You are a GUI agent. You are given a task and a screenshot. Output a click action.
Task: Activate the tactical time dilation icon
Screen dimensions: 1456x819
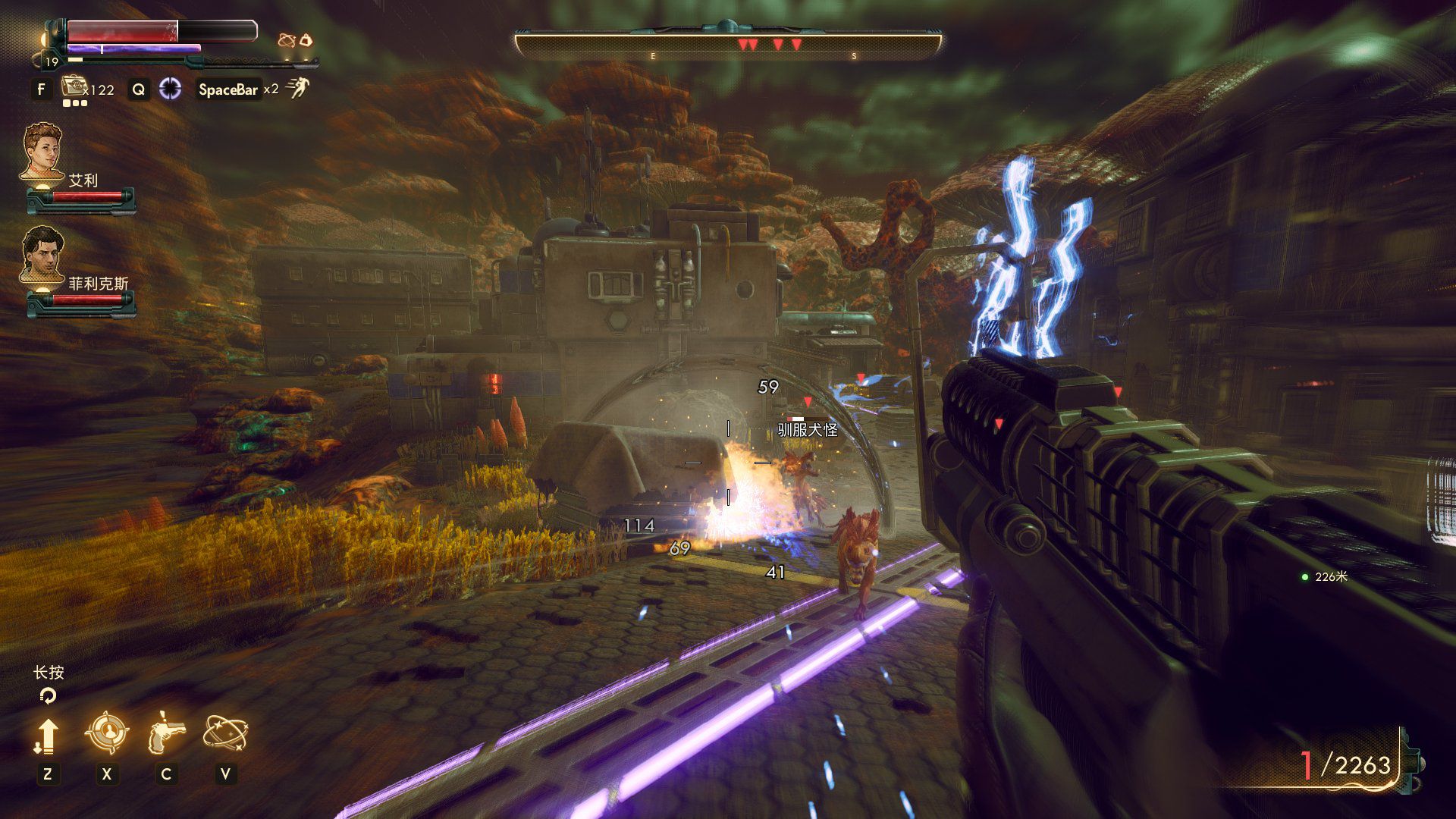pyautogui.click(x=171, y=89)
